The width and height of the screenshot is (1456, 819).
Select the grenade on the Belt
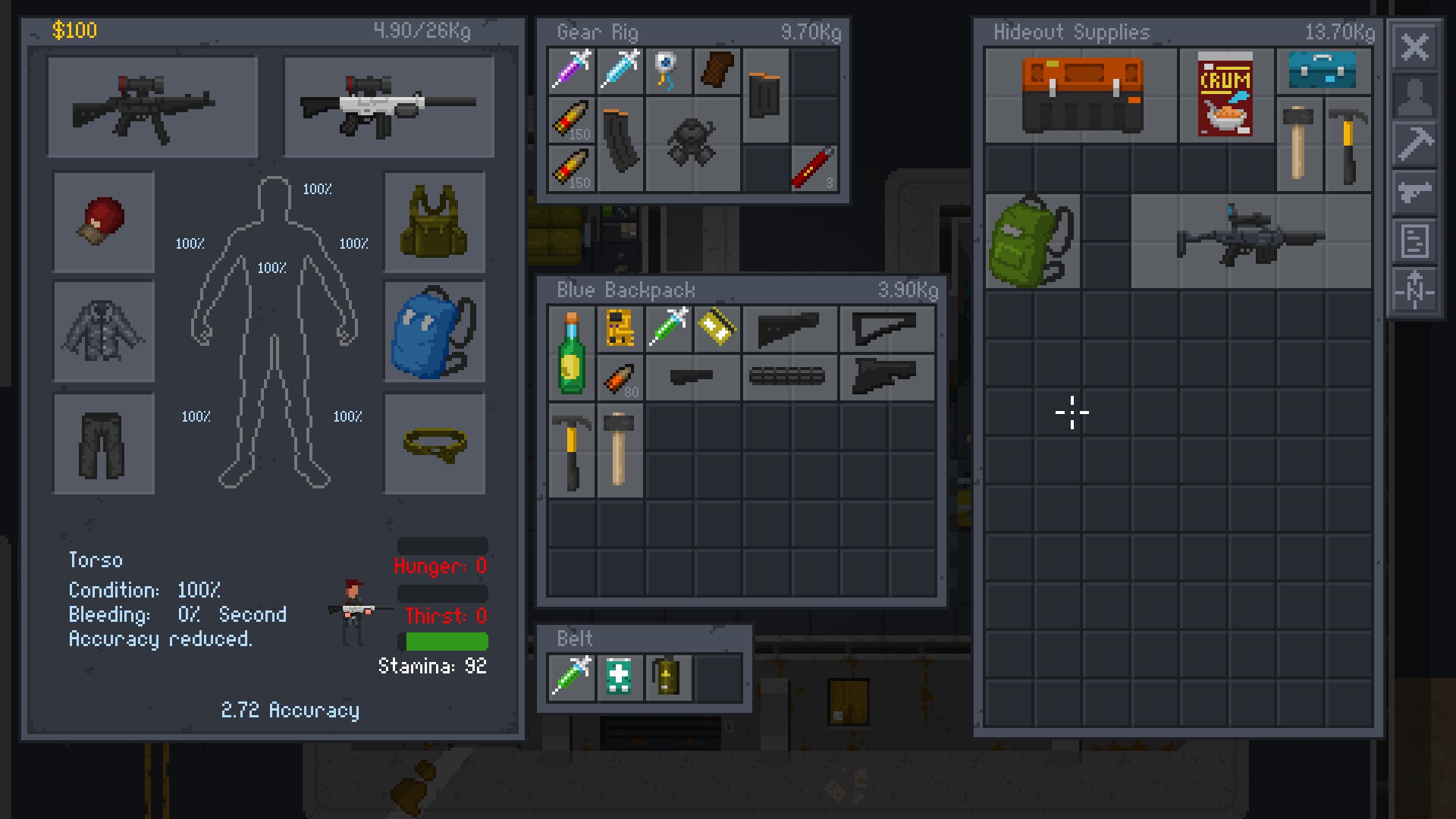point(667,677)
